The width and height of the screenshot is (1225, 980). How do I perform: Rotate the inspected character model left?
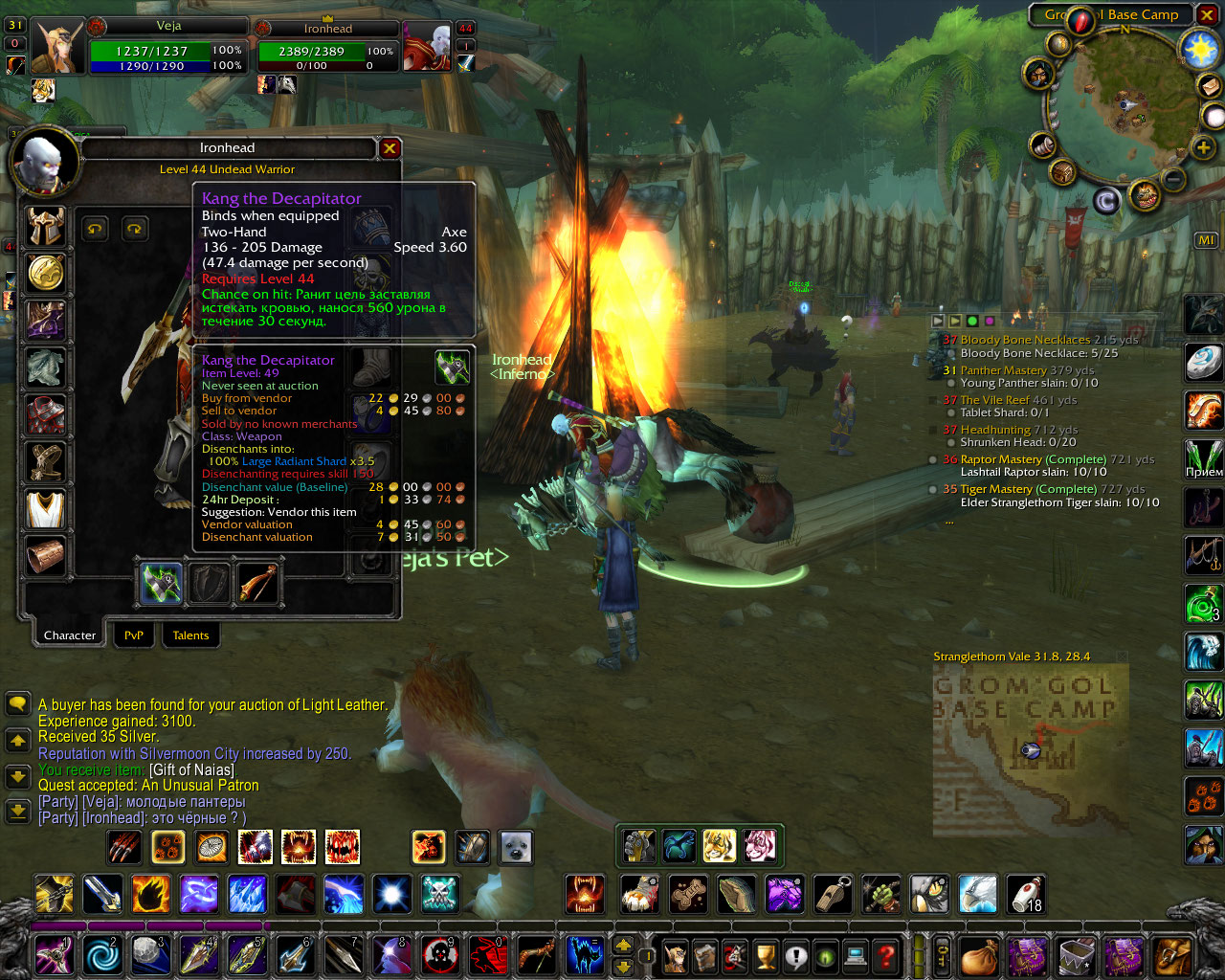click(x=94, y=229)
